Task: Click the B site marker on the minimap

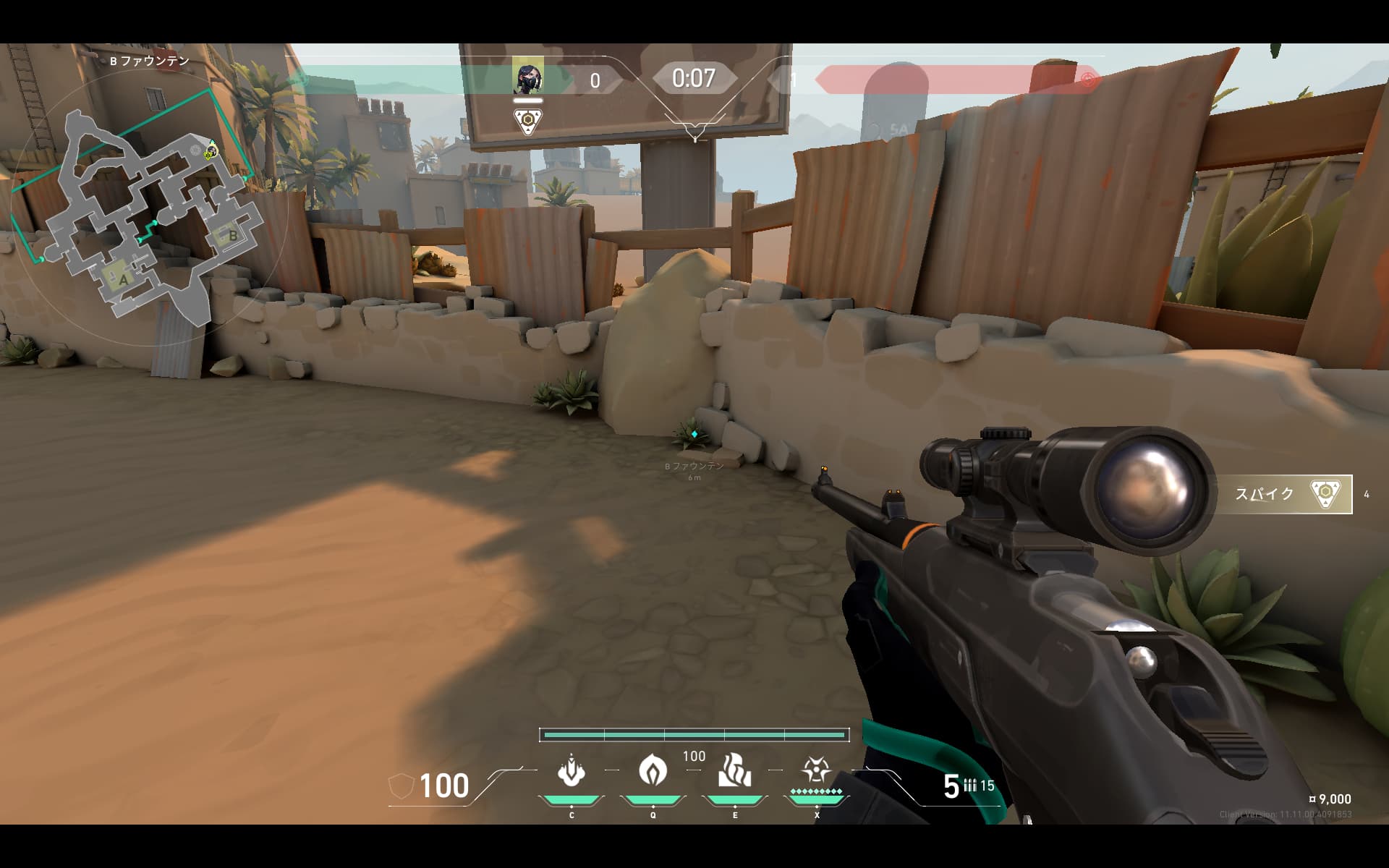Action: pyautogui.click(x=232, y=236)
